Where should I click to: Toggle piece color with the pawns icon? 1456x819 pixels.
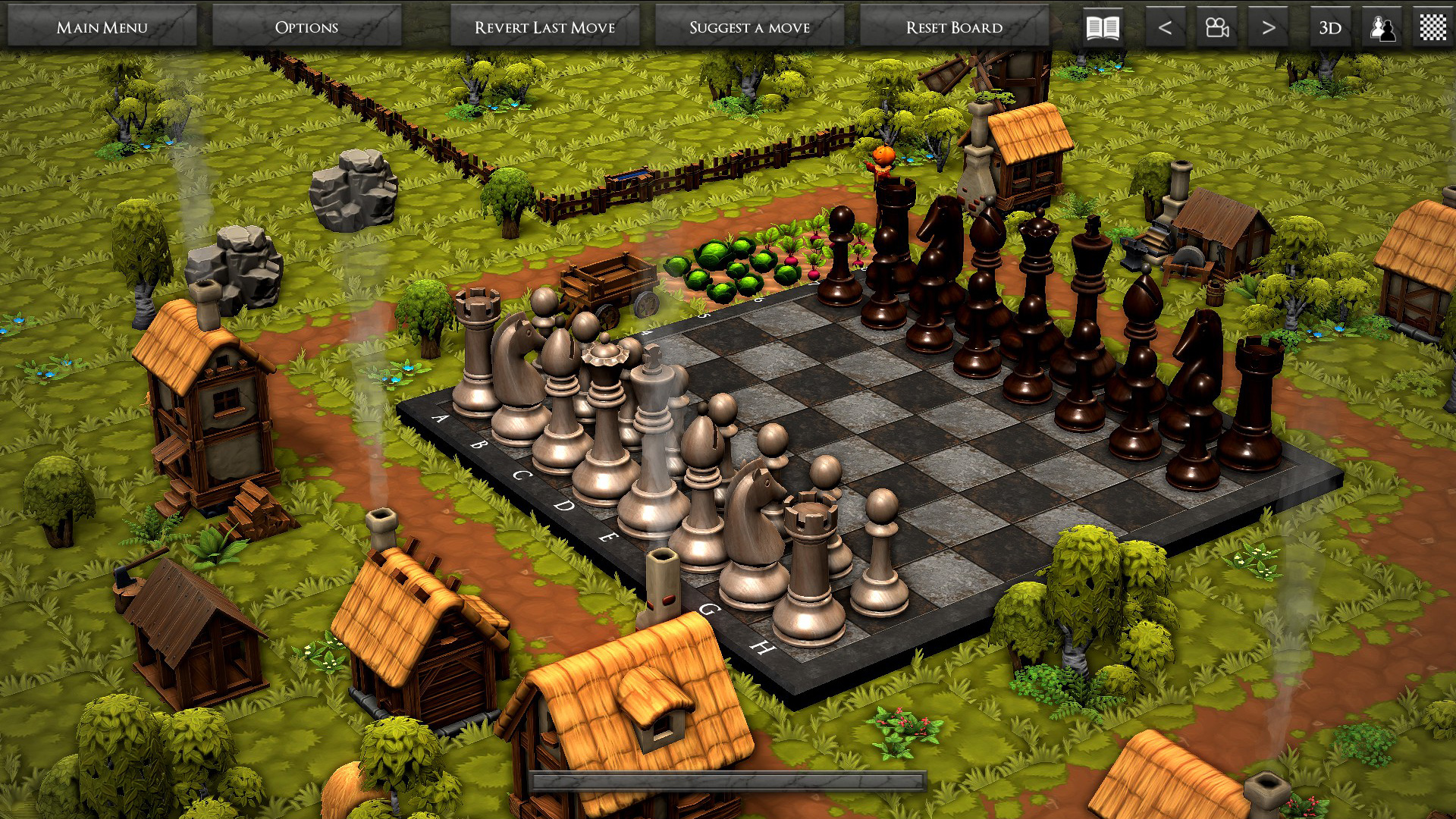pyautogui.click(x=1382, y=26)
